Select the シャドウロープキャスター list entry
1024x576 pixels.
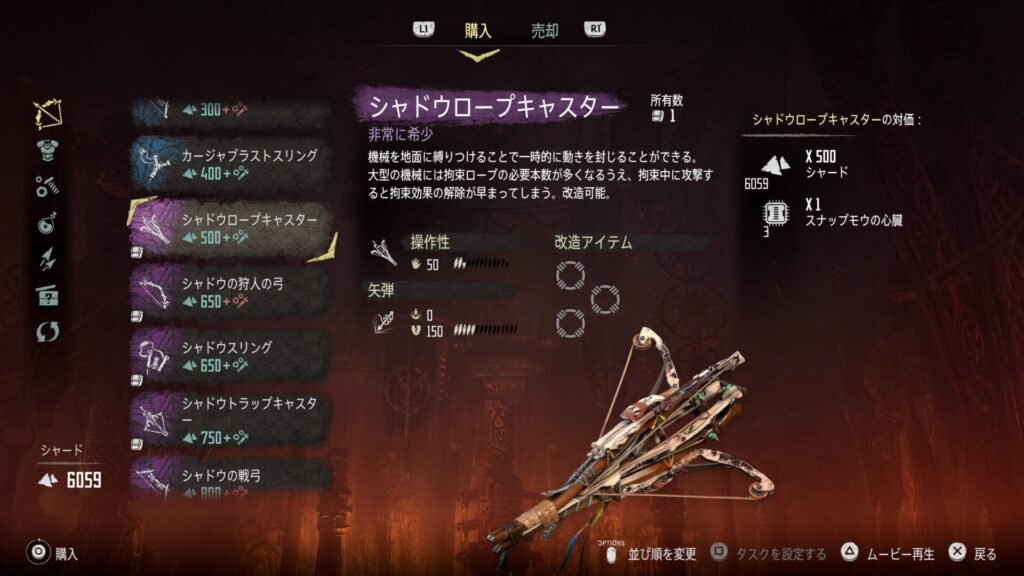pyautogui.click(x=229, y=228)
